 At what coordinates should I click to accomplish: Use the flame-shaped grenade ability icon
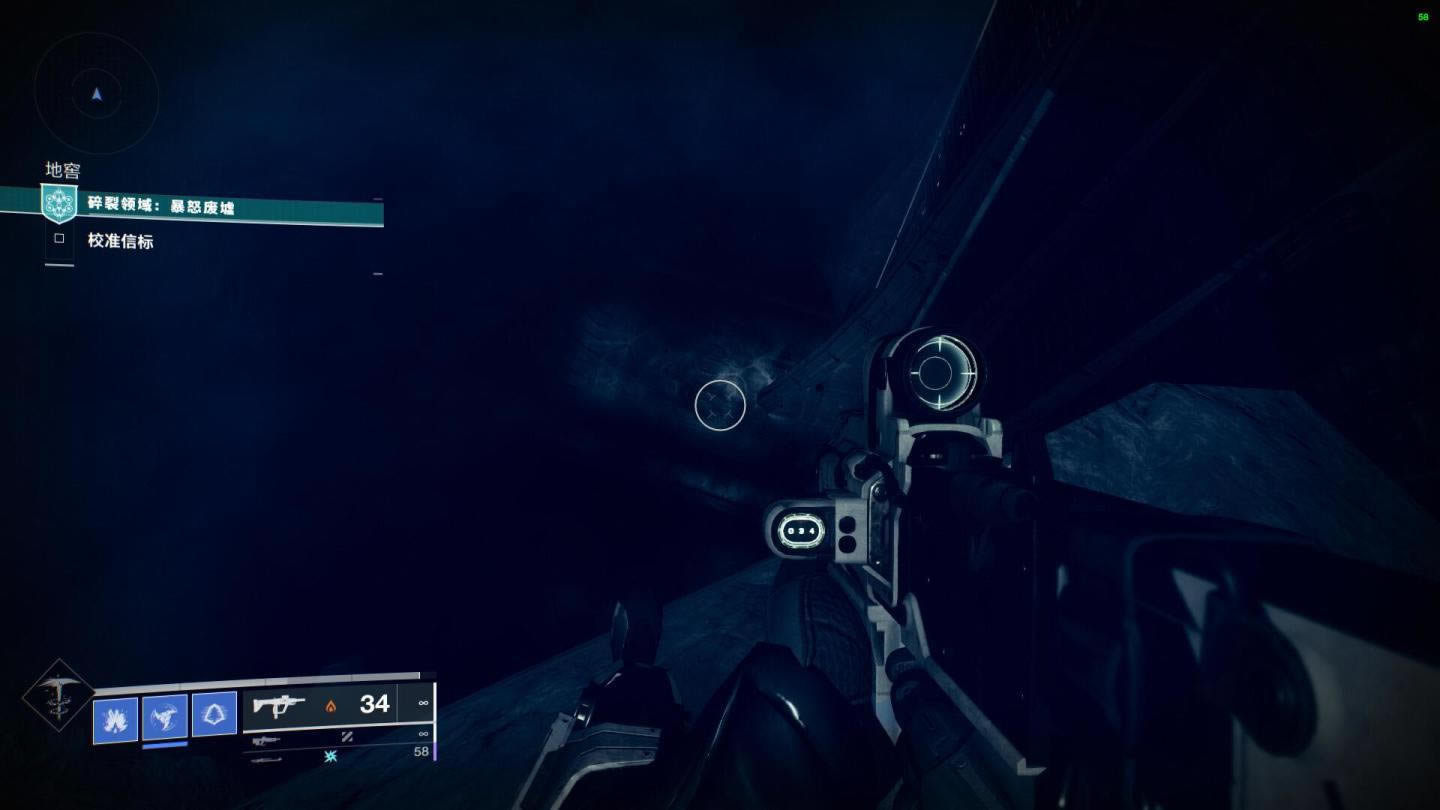click(x=115, y=717)
